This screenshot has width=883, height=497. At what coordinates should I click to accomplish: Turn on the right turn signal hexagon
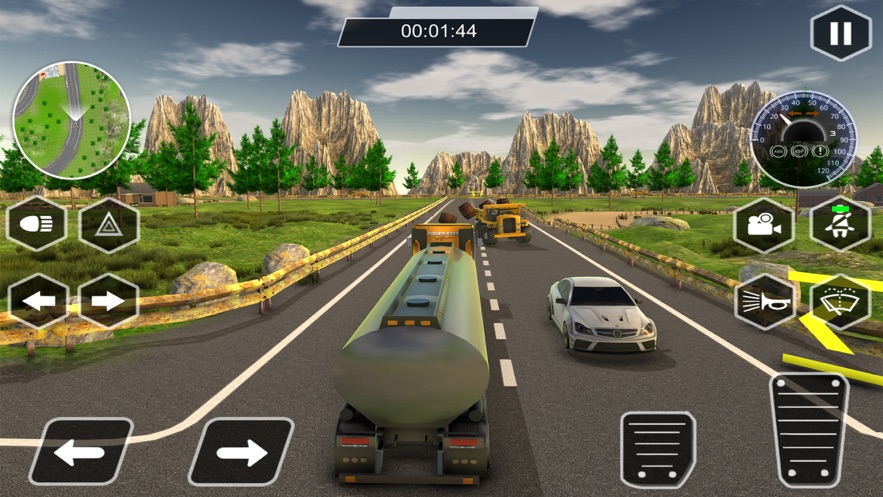tap(109, 300)
